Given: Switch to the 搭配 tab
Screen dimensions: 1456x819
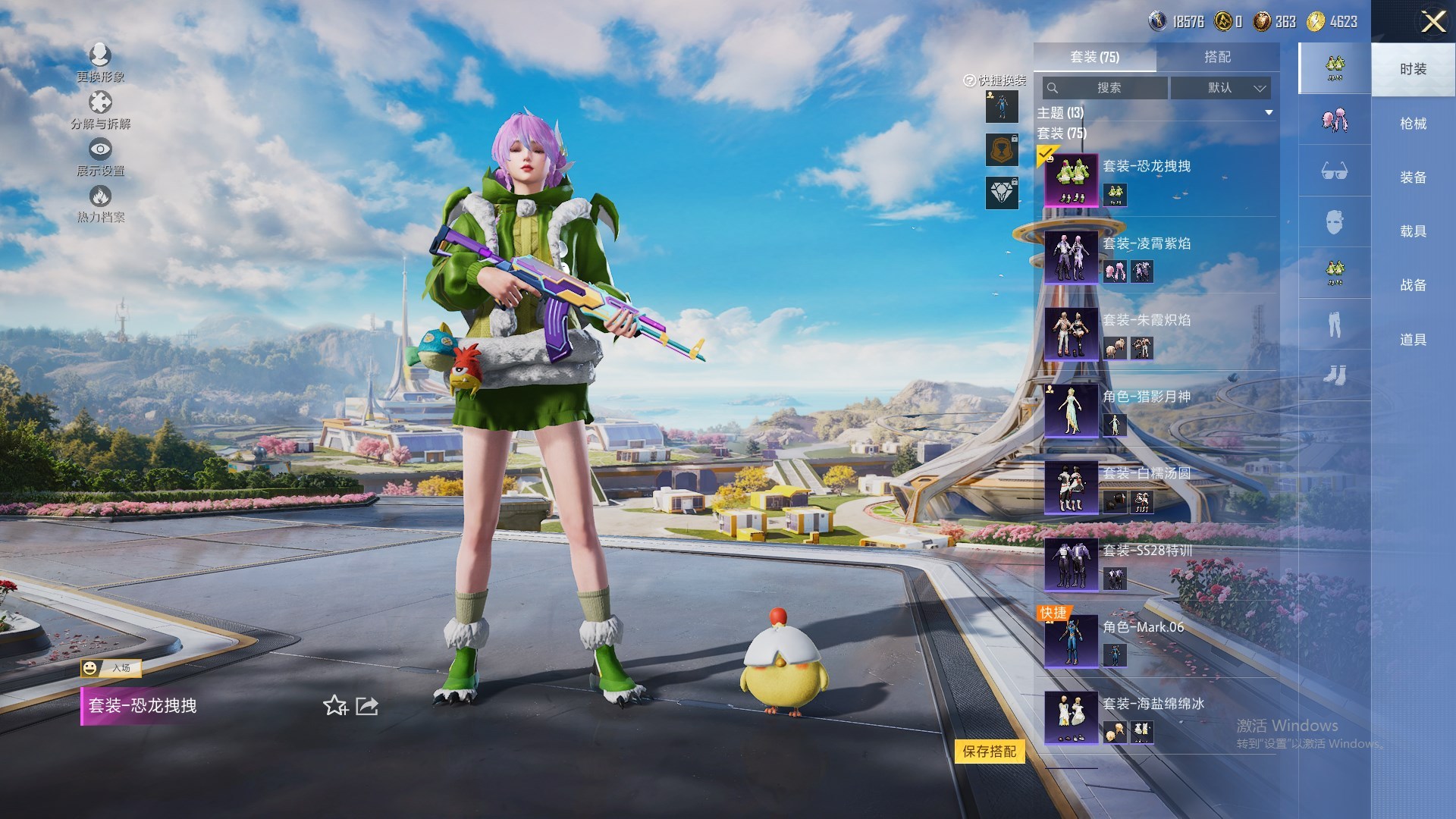Looking at the screenshot, I should tap(1217, 57).
